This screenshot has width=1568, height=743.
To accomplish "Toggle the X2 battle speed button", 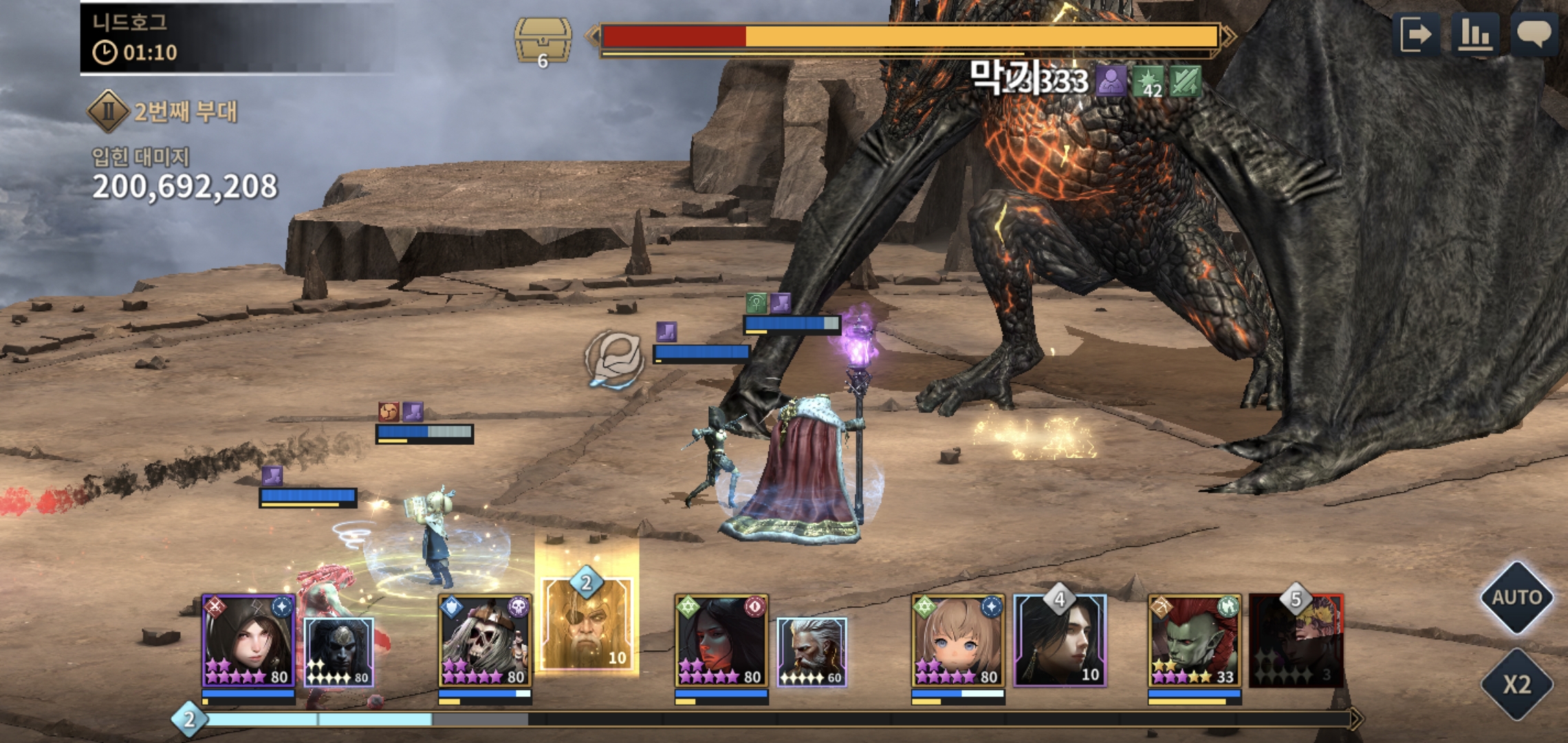I will [x=1516, y=684].
